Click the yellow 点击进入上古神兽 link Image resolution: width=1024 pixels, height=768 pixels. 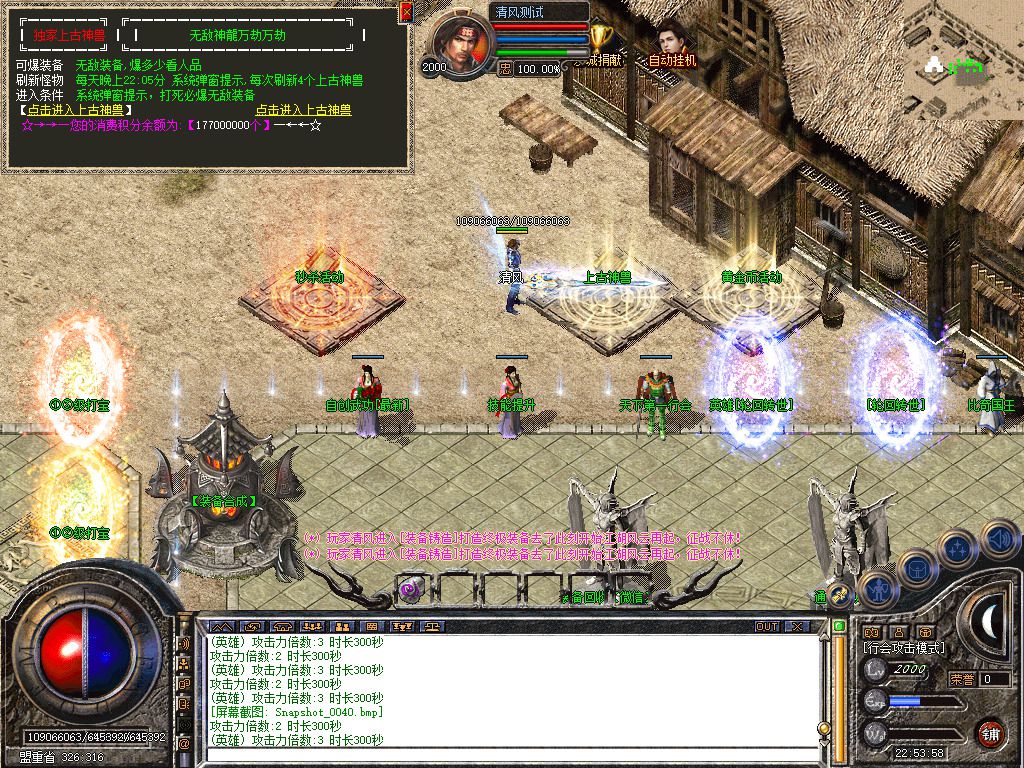(303, 110)
